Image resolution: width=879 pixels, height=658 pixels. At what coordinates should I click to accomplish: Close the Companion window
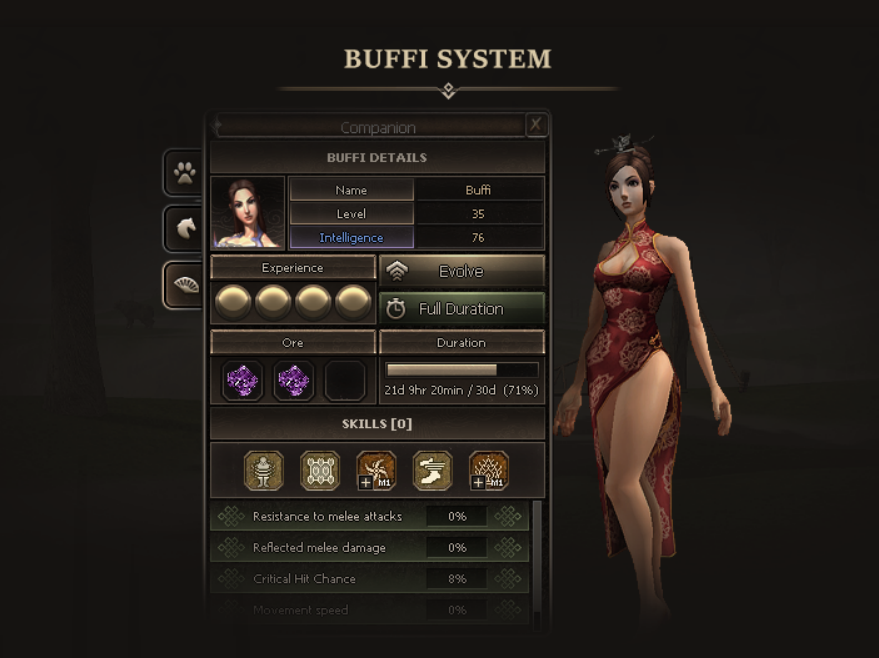[536, 124]
